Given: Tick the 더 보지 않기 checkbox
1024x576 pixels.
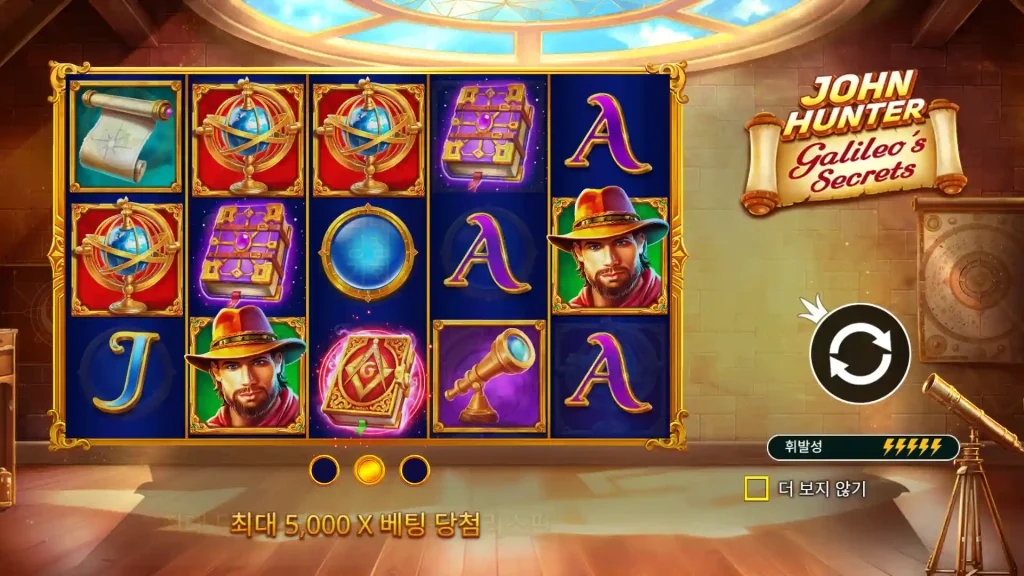Looking at the screenshot, I should pyautogui.click(x=757, y=489).
